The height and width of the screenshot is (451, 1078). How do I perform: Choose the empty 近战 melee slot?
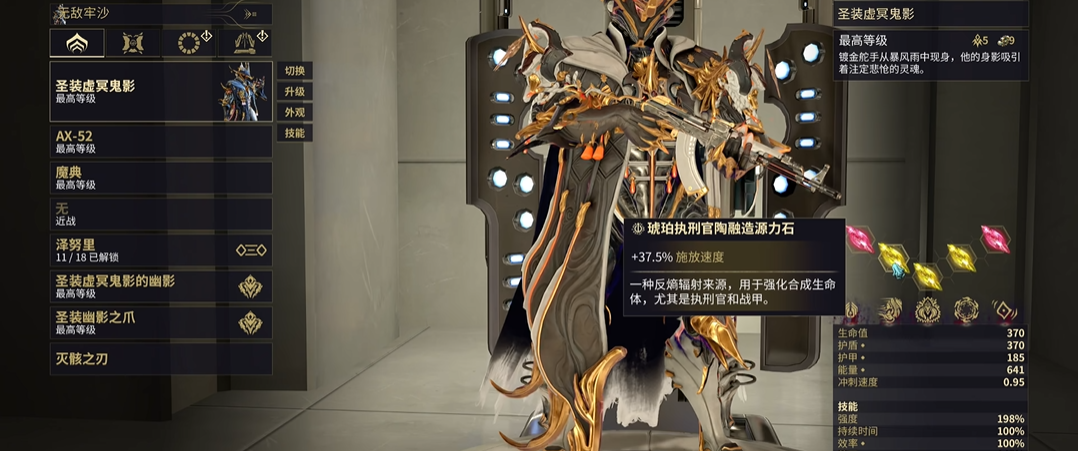(x=160, y=214)
